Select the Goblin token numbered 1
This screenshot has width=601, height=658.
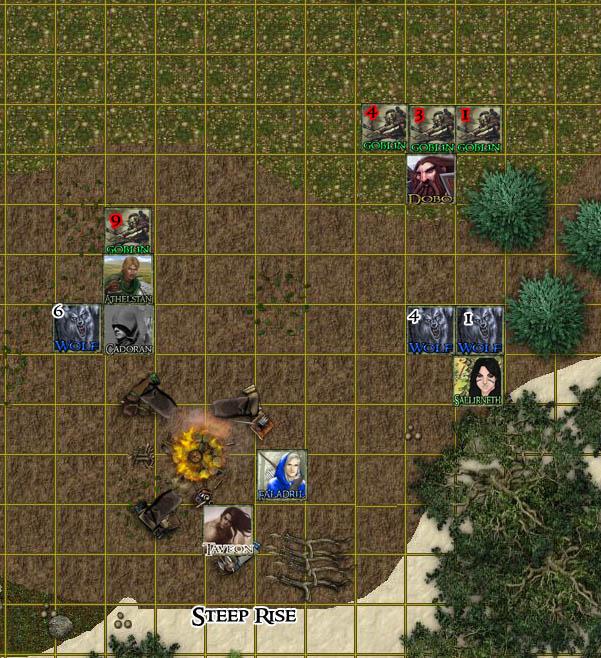pos(478,129)
